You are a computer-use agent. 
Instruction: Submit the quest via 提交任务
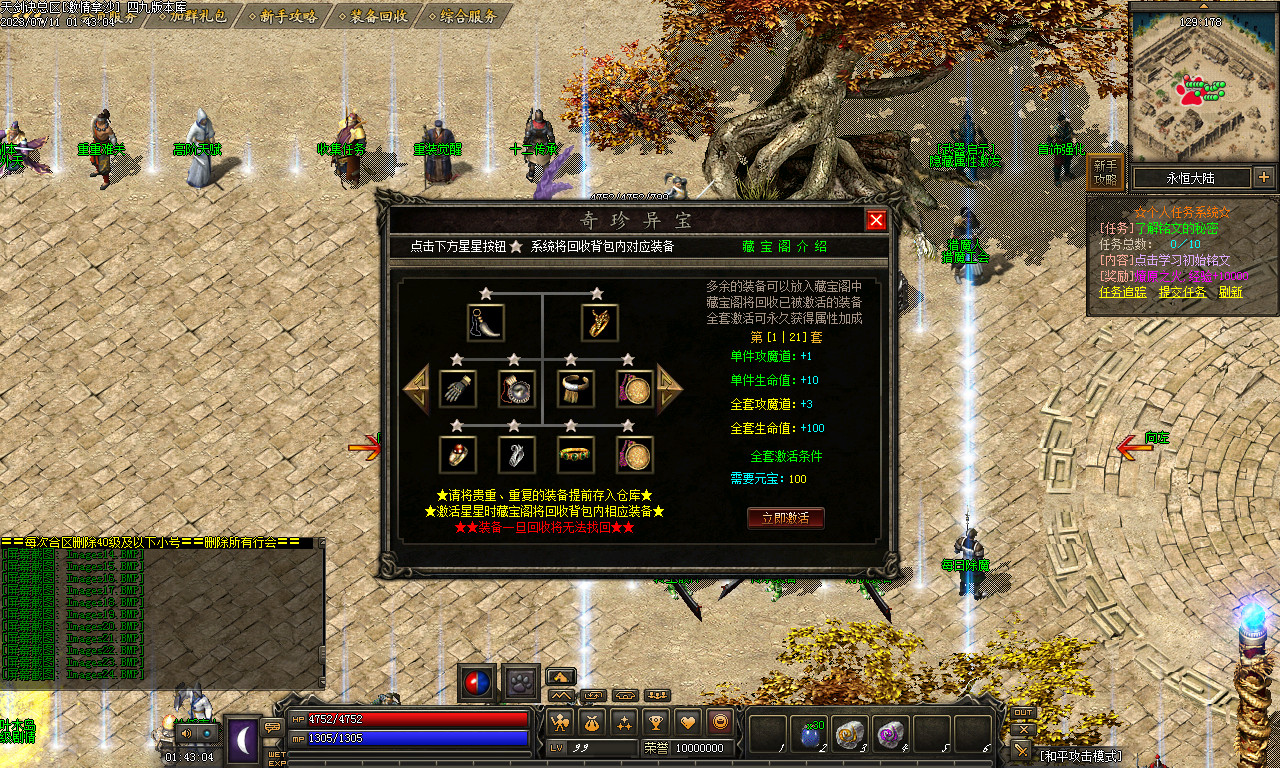[x=1182, y=292]
